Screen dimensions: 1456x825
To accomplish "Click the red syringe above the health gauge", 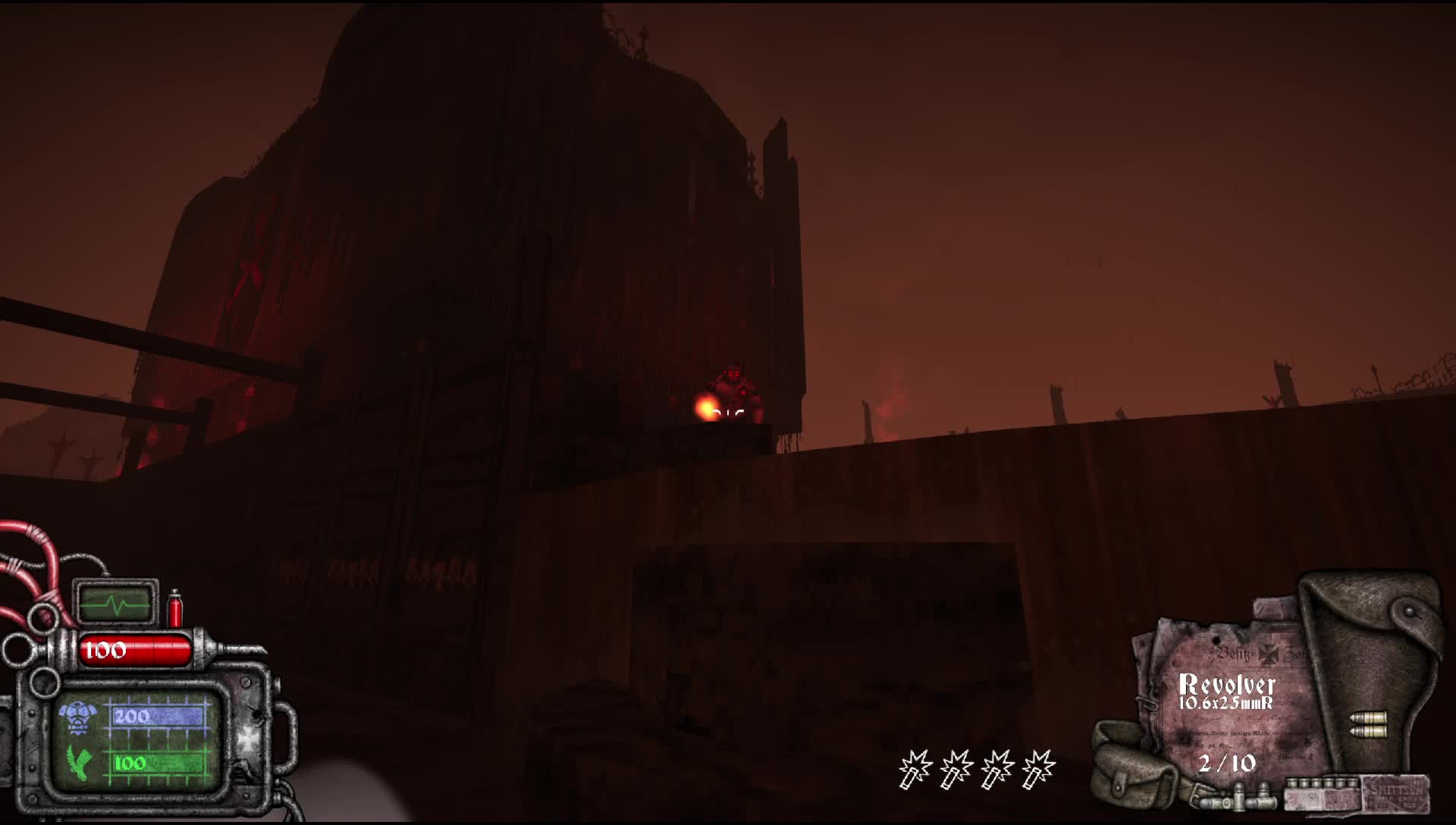I will (x=175, y=607).
